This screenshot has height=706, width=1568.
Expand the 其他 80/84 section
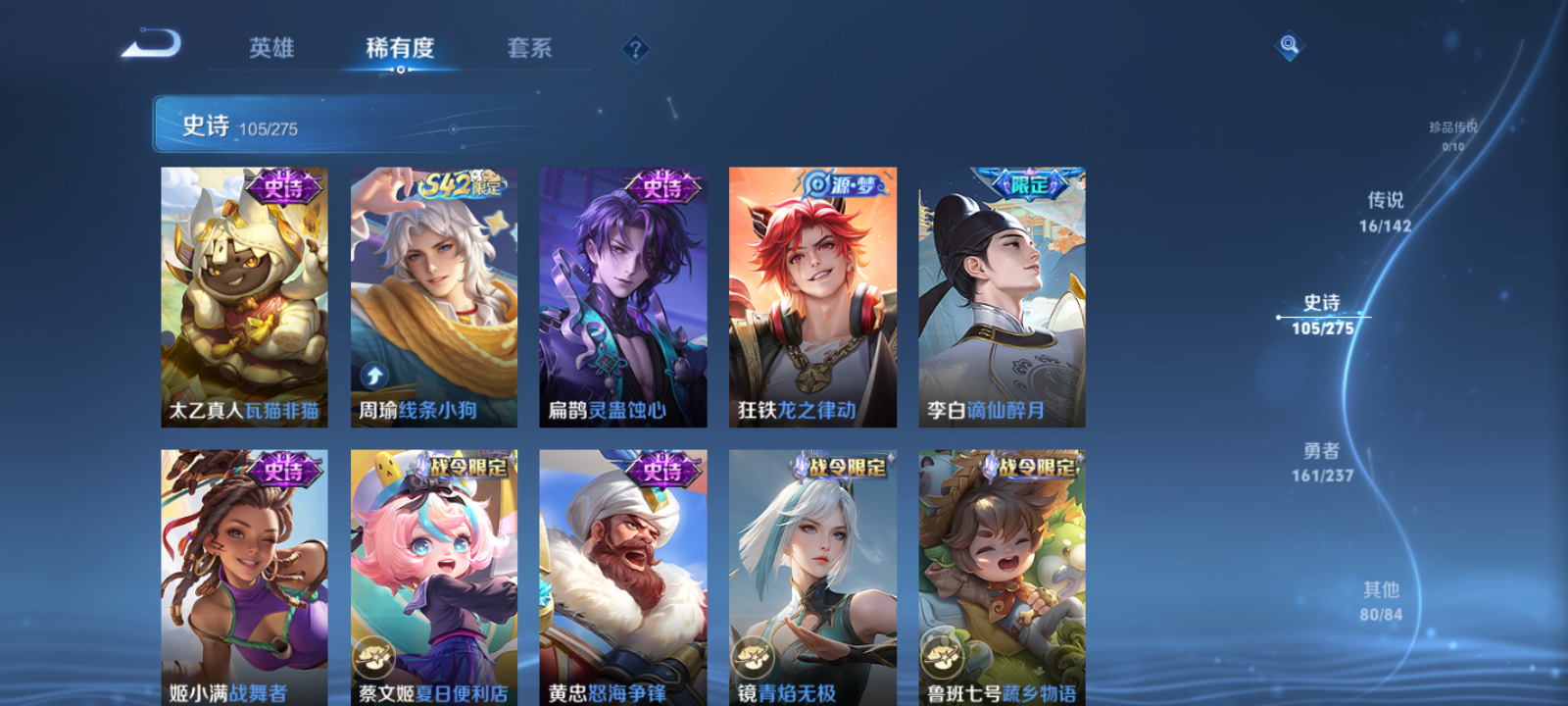click(x=1380, y=600)
